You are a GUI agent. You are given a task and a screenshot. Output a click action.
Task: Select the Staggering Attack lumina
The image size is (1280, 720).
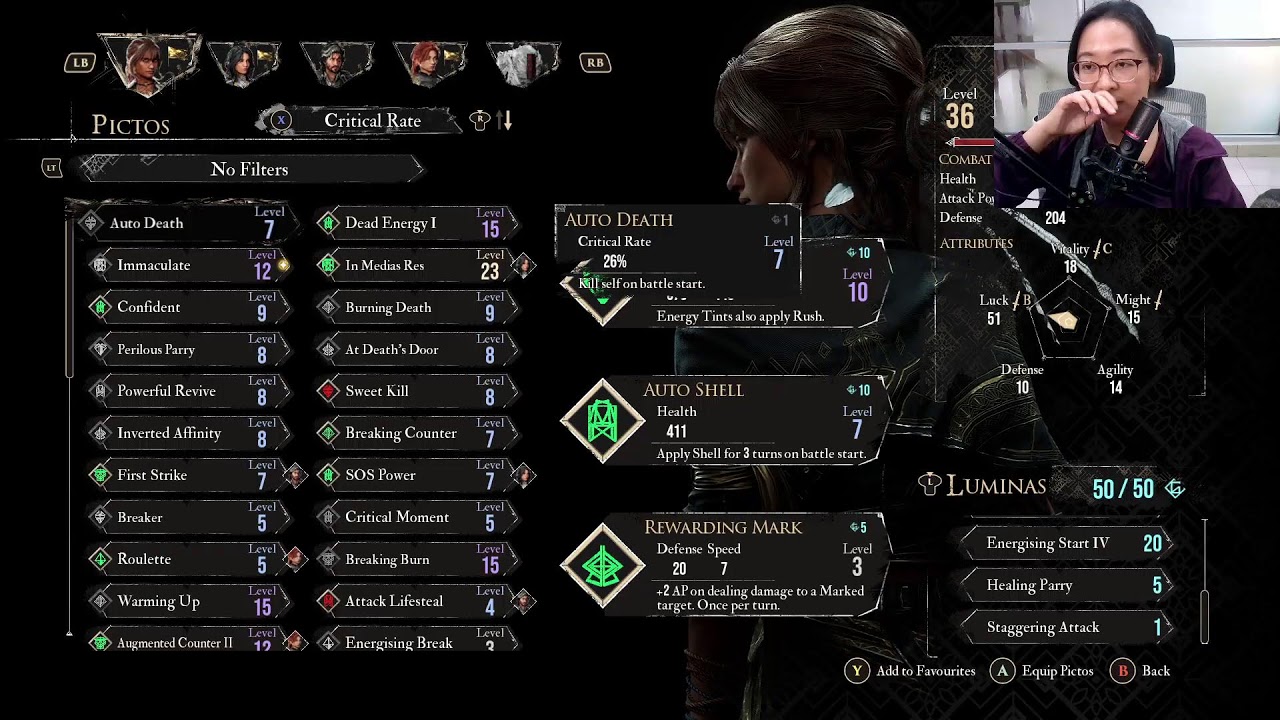click(1070, 627)
